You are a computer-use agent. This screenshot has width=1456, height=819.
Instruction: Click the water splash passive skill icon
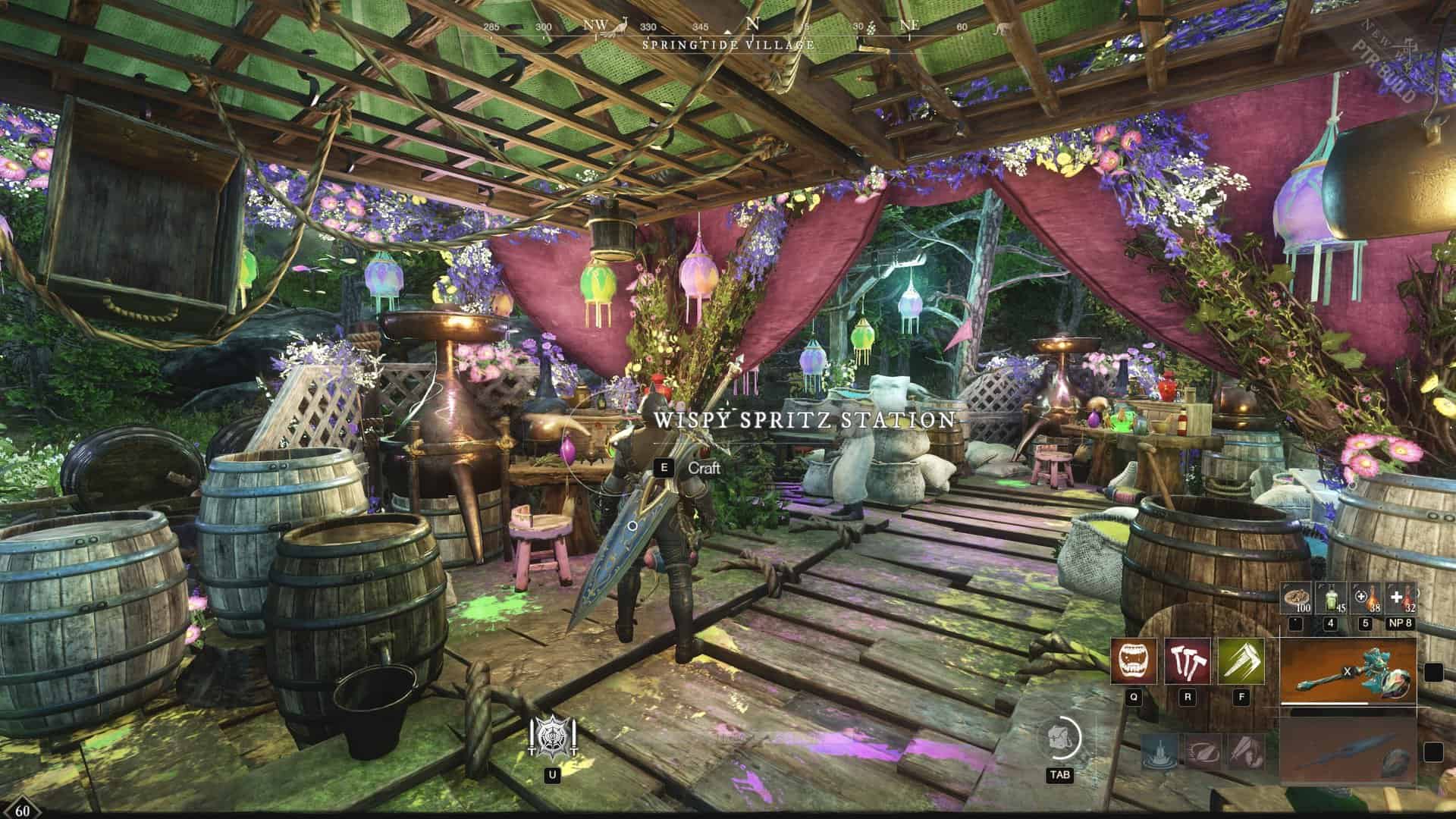coord(1159,754)
